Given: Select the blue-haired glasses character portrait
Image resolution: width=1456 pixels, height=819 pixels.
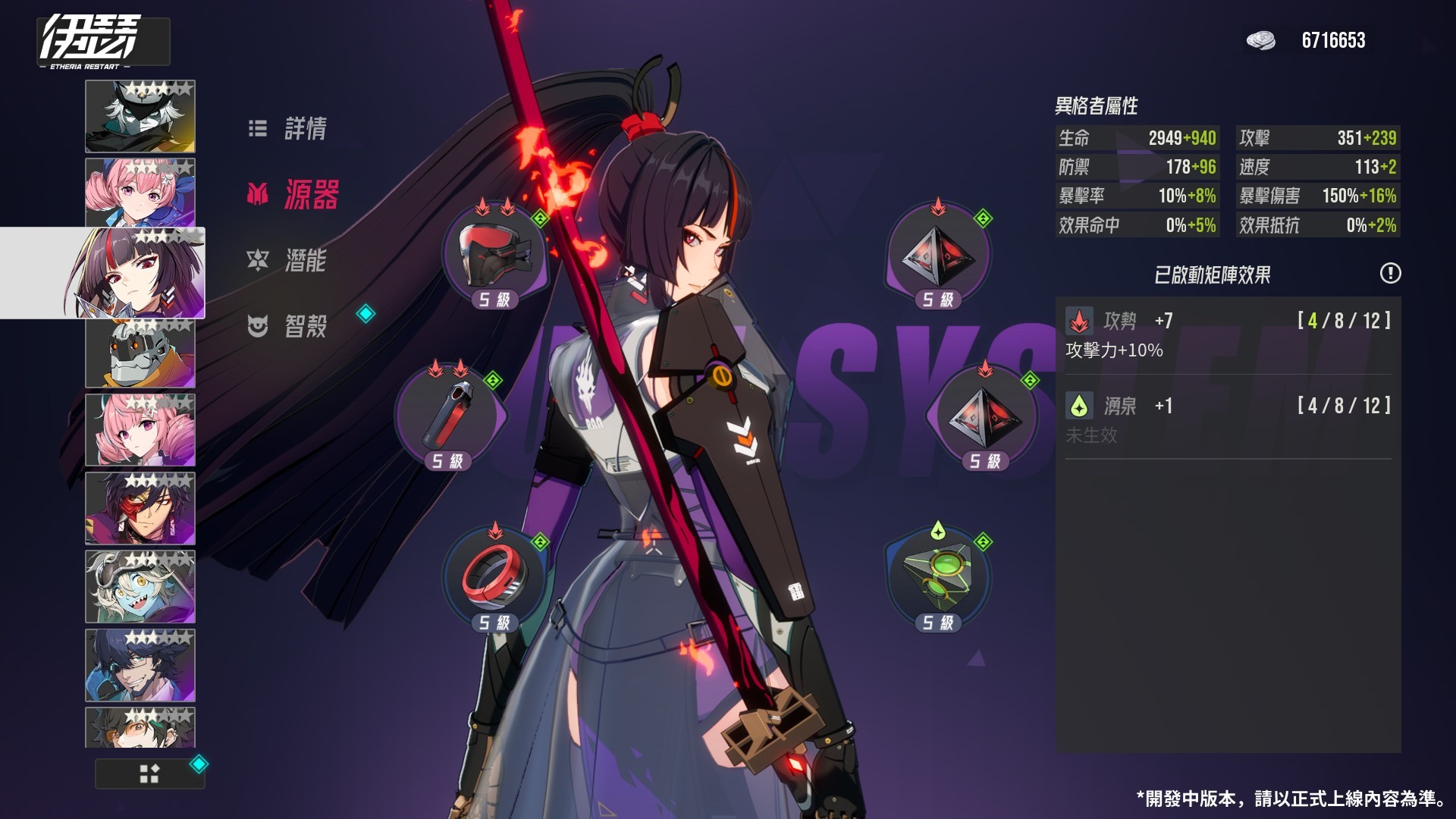Looking at the screenshot, I should coord(140,665).
